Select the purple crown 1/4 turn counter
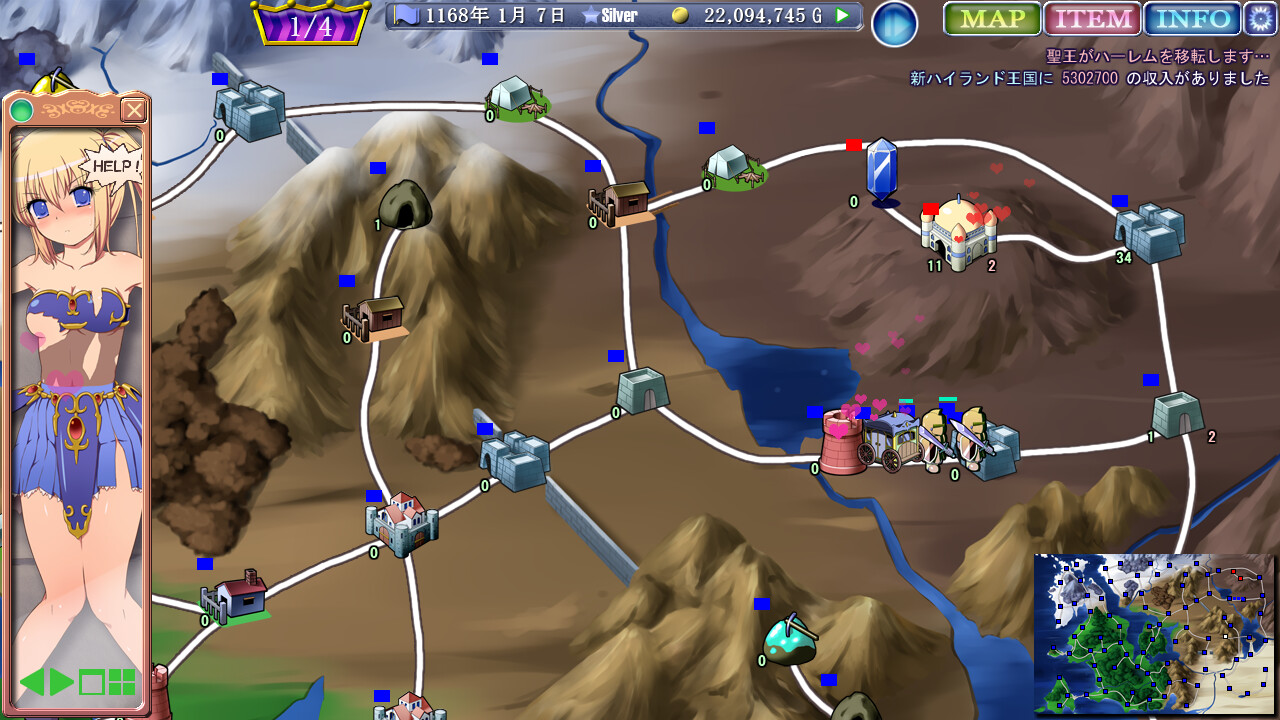The width and height of the screenshot is (1280, 720). [x=310, y=24]
